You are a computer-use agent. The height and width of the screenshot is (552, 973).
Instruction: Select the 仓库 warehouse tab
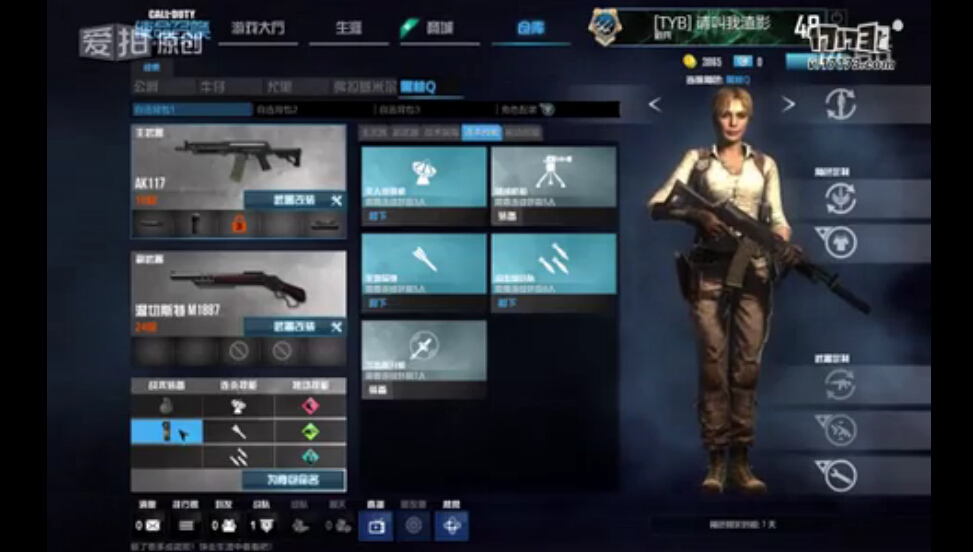530,28
